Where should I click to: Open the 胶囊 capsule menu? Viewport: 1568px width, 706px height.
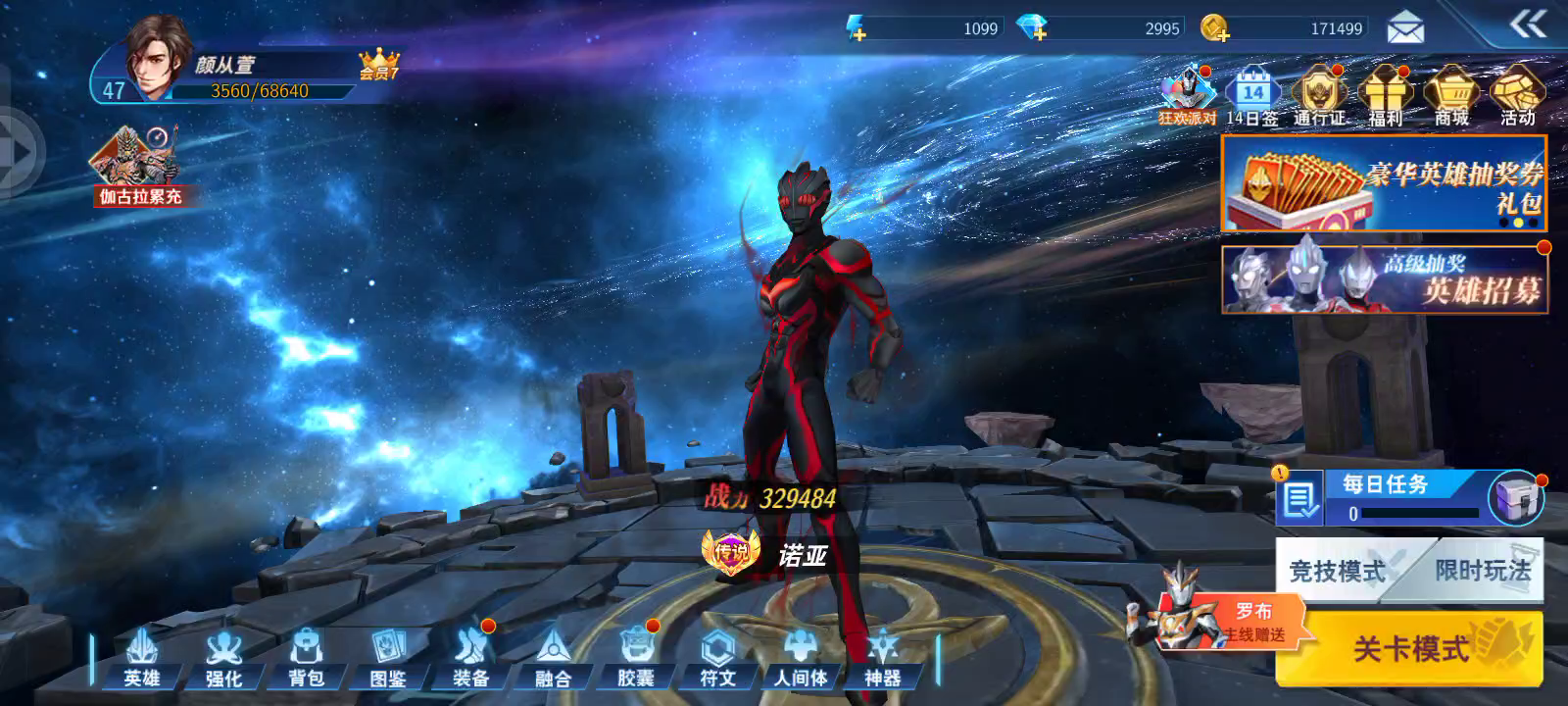635,658
